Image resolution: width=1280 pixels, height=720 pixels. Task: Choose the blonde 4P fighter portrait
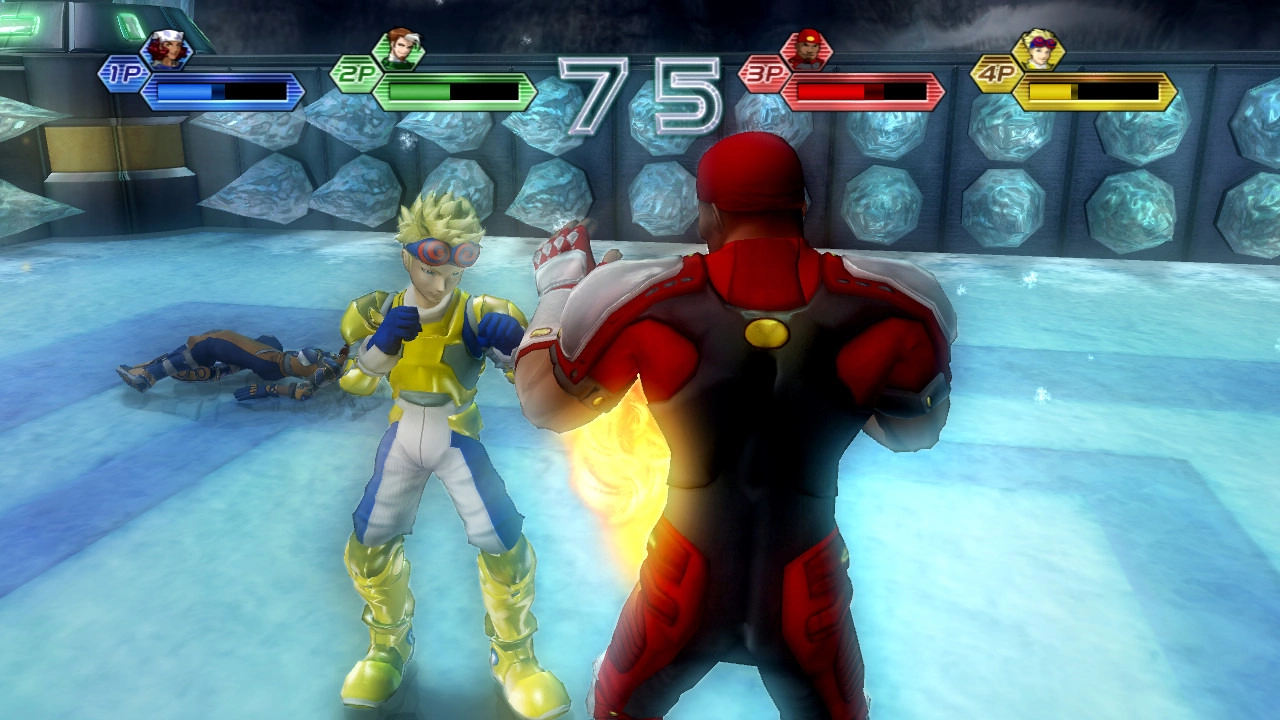point(1038,50)
